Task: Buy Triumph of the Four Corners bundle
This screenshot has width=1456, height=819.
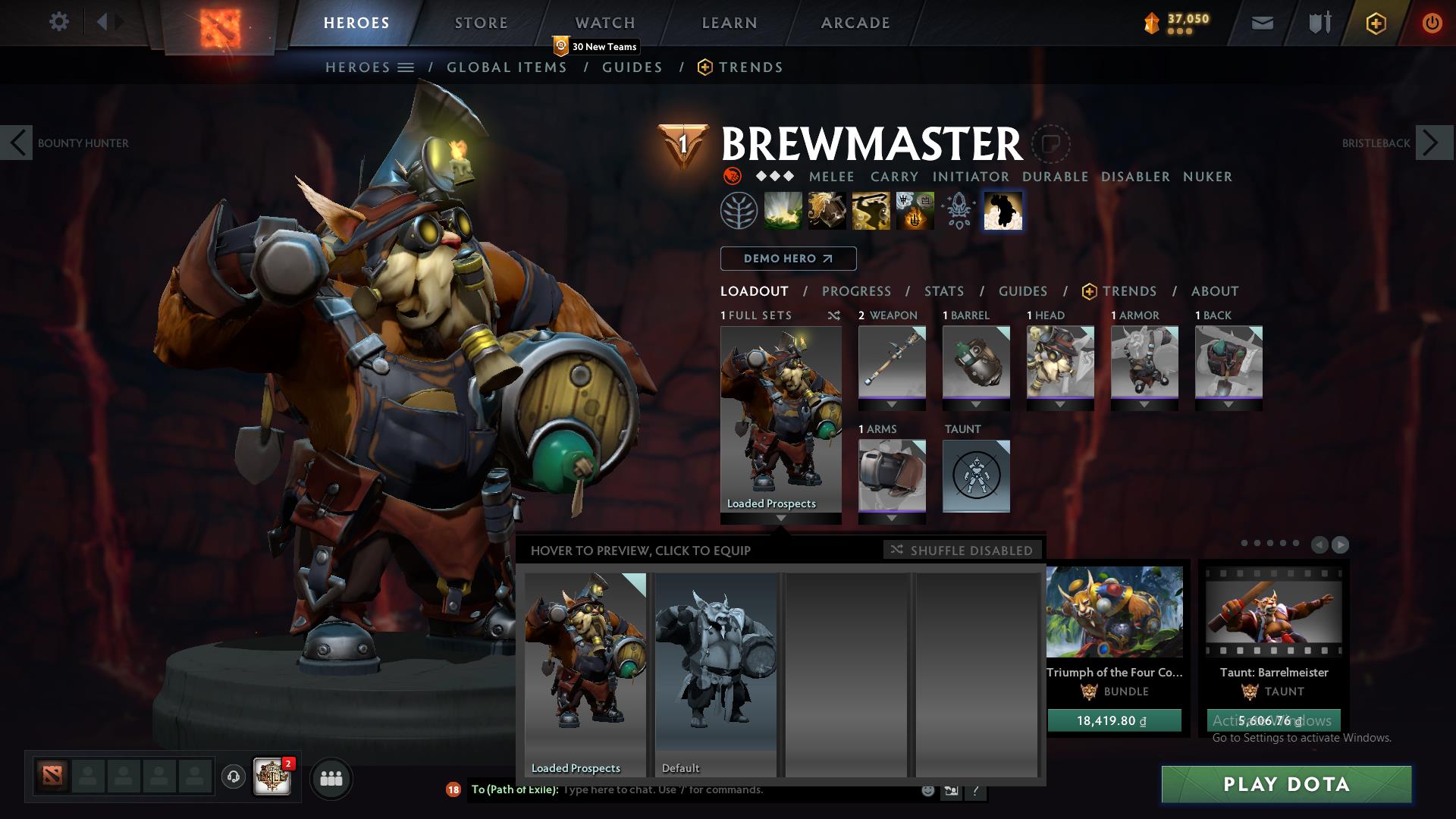Action: (1114, 720)
